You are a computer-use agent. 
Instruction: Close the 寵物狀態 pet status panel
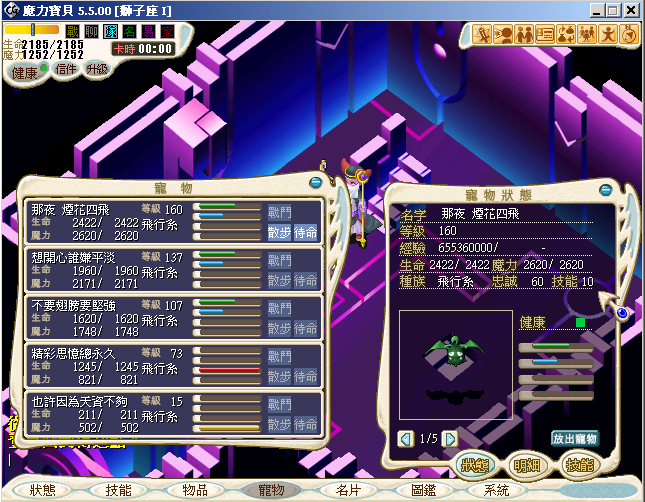[x=607, y=188]
